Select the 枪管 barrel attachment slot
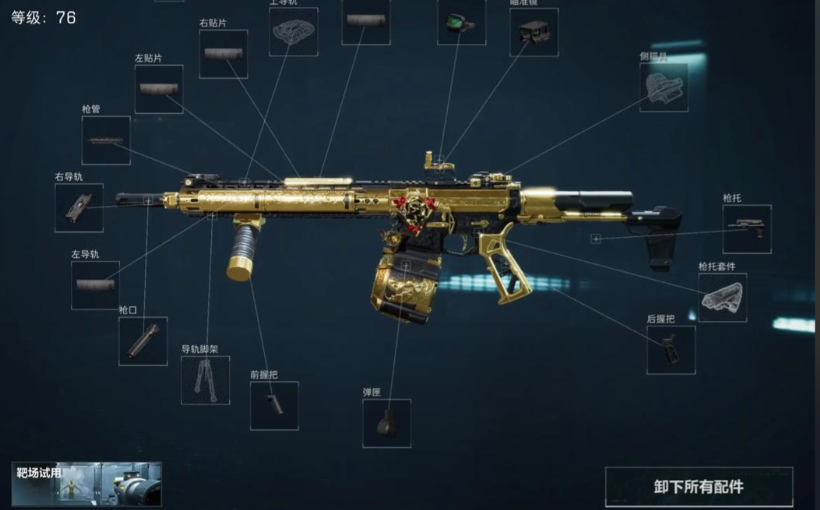The width and height of the screenshot is (820, 510). point(106,140)
